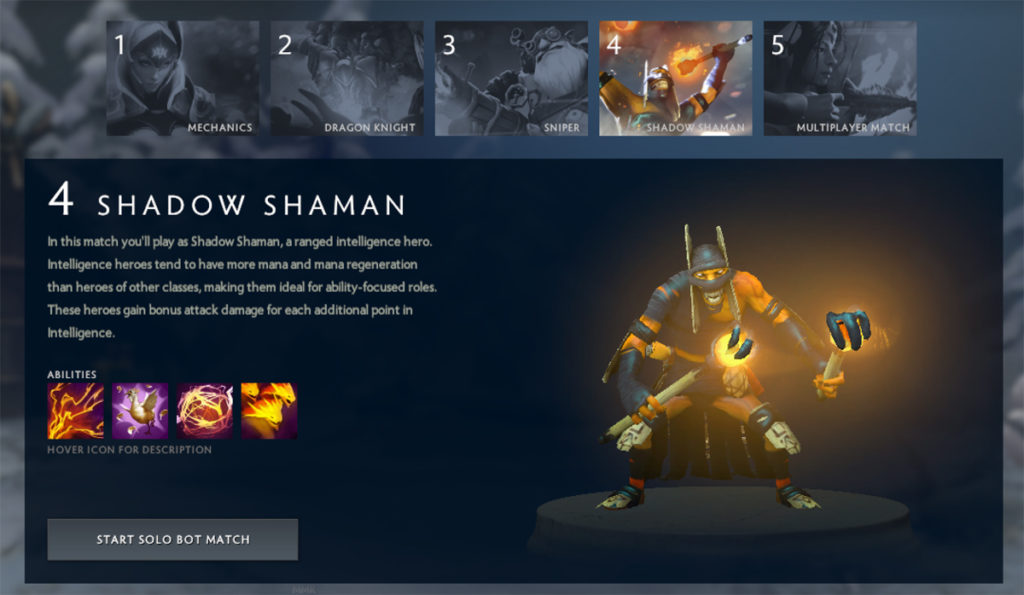Select the Mass Serpent Ward ability icon
Viewport: 1024px width, 595px height.
pos(269,410)
